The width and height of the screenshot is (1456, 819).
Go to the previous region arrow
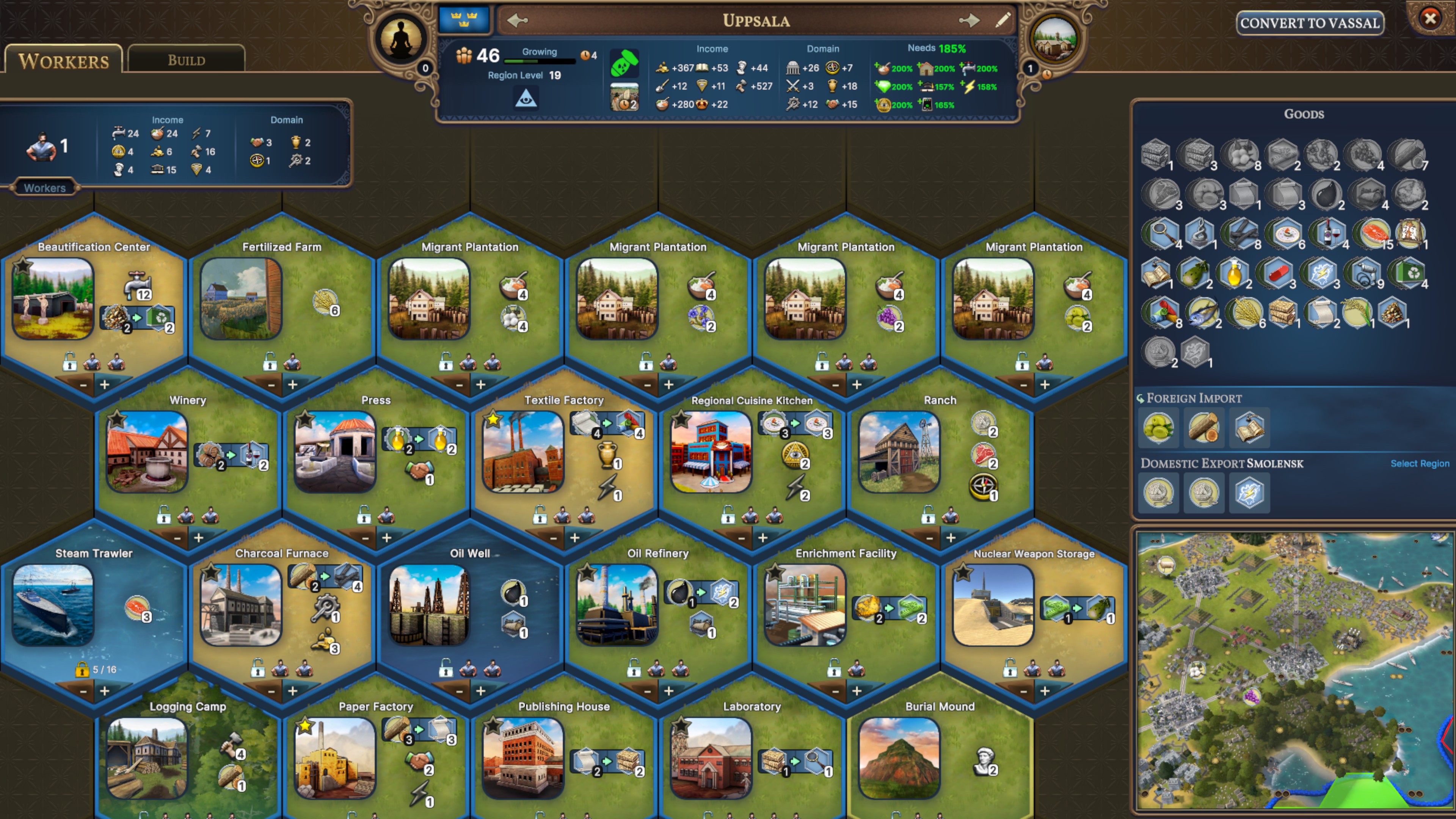tap(516, 21)
